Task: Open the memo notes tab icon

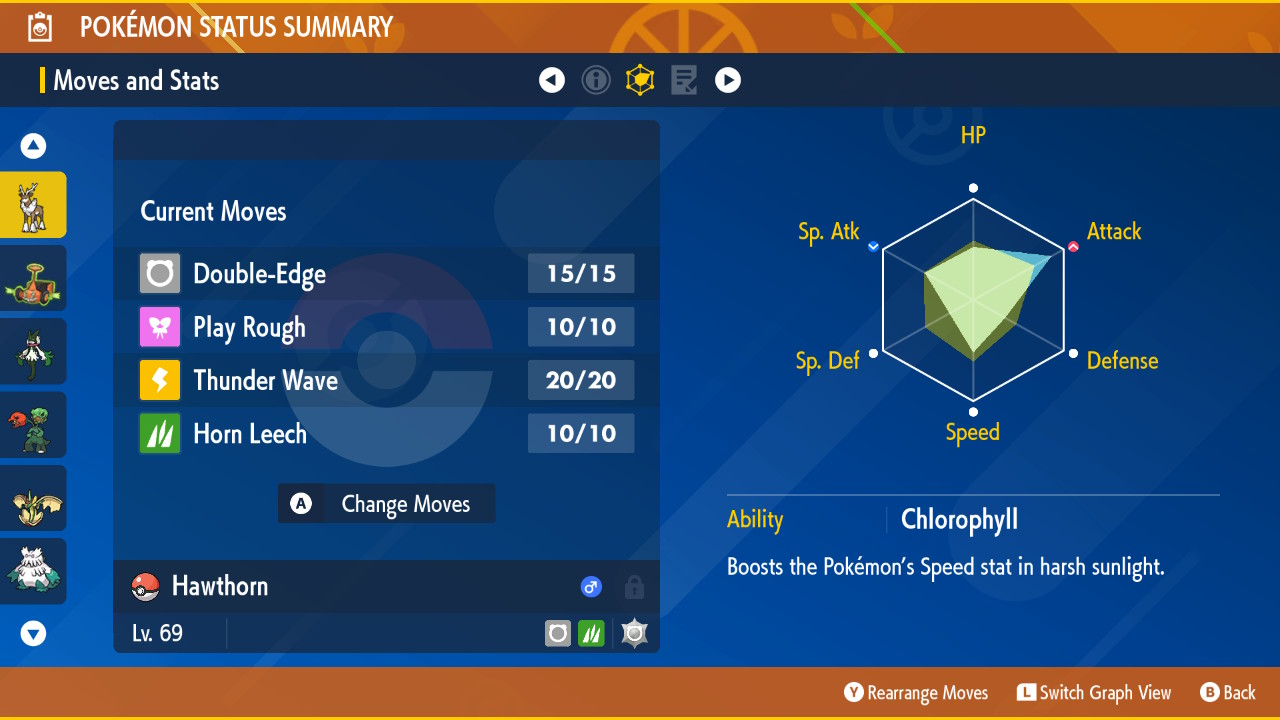Action: (x=684, y=80)
